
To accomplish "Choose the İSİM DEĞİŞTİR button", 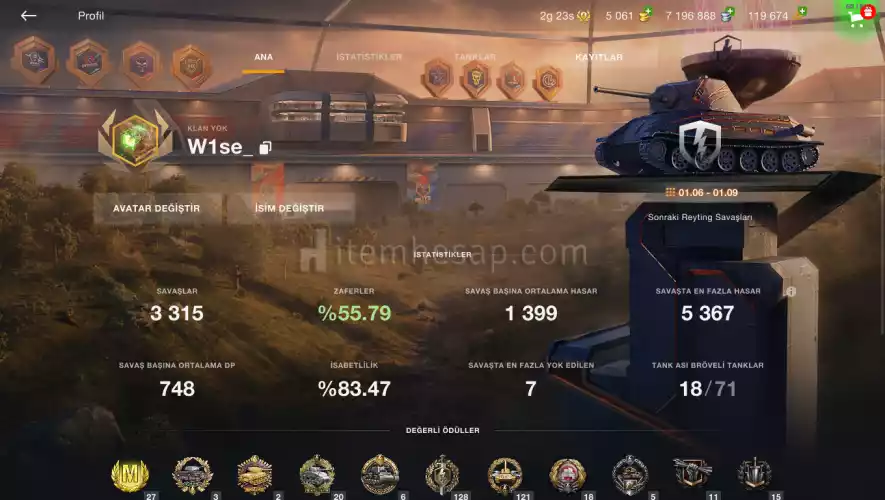I will [x=289, y=209].
